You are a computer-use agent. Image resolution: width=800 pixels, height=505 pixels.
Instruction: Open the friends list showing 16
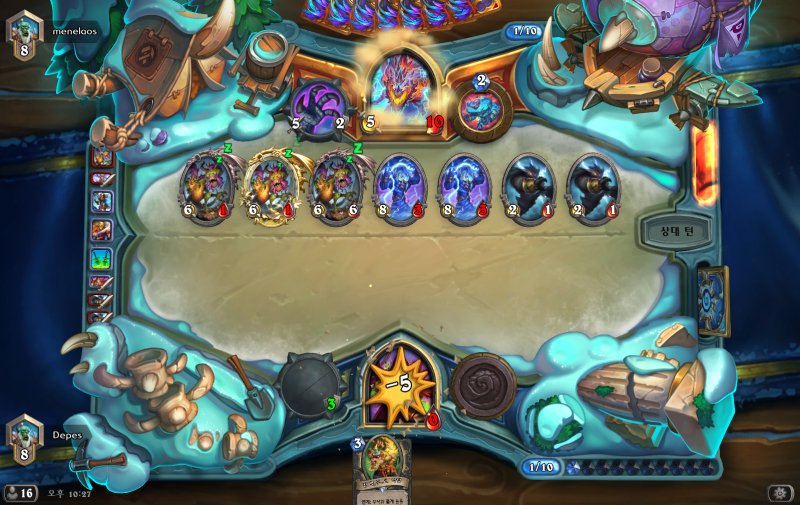click(x=20, y=493)
